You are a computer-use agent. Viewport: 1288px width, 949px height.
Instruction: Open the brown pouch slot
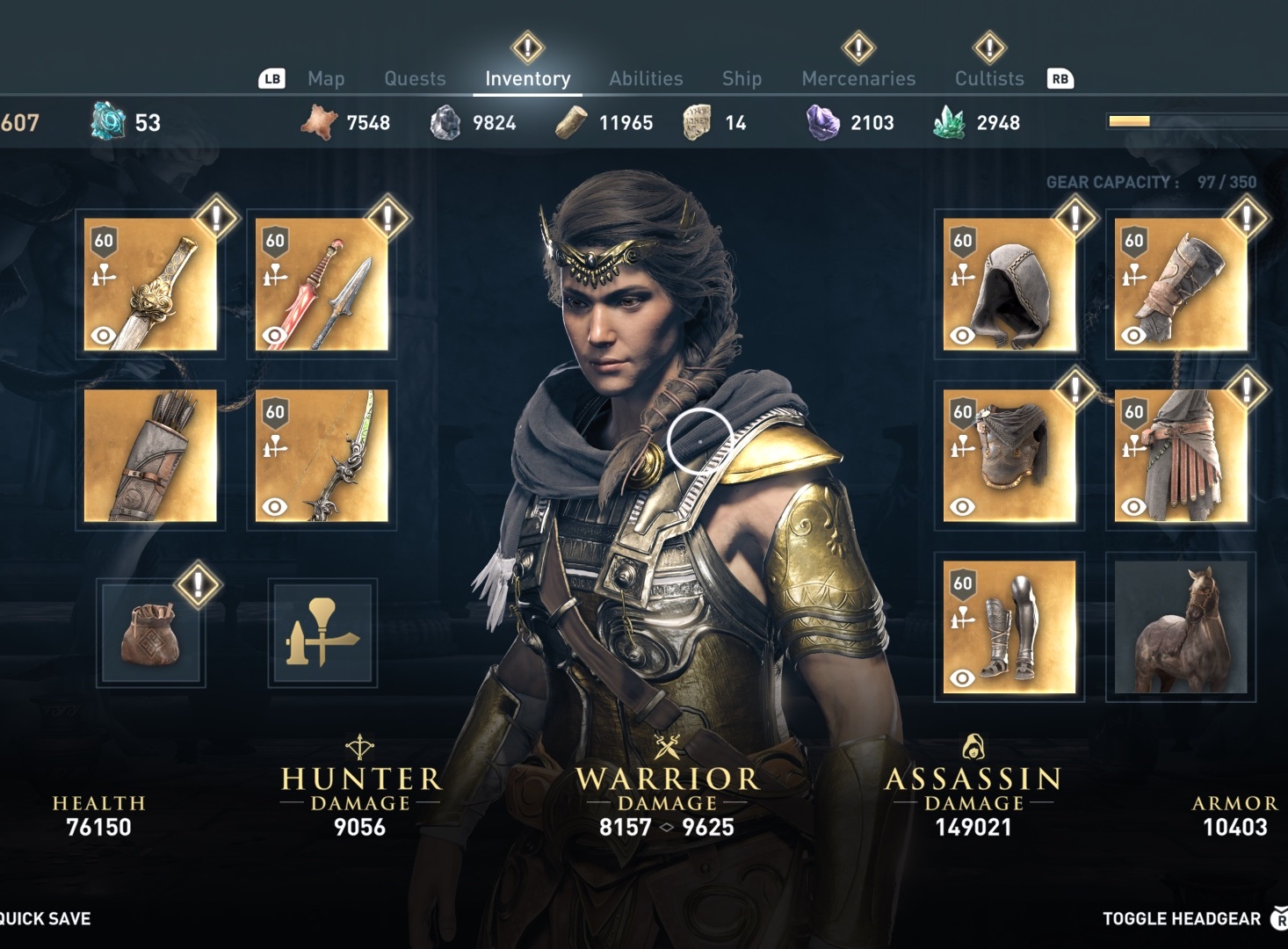(153, 633)
